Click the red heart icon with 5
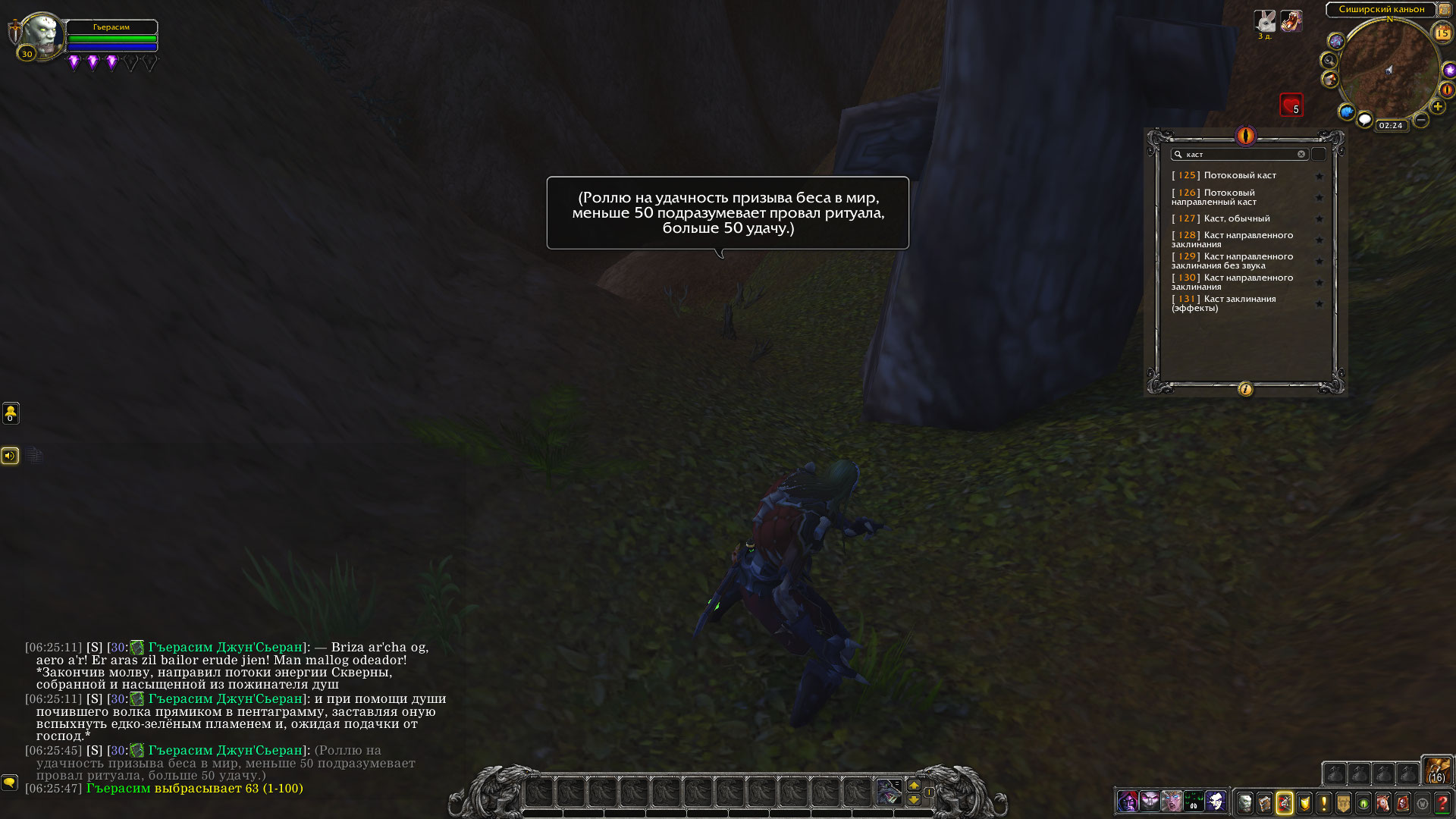 click(x=1291, y=105)
